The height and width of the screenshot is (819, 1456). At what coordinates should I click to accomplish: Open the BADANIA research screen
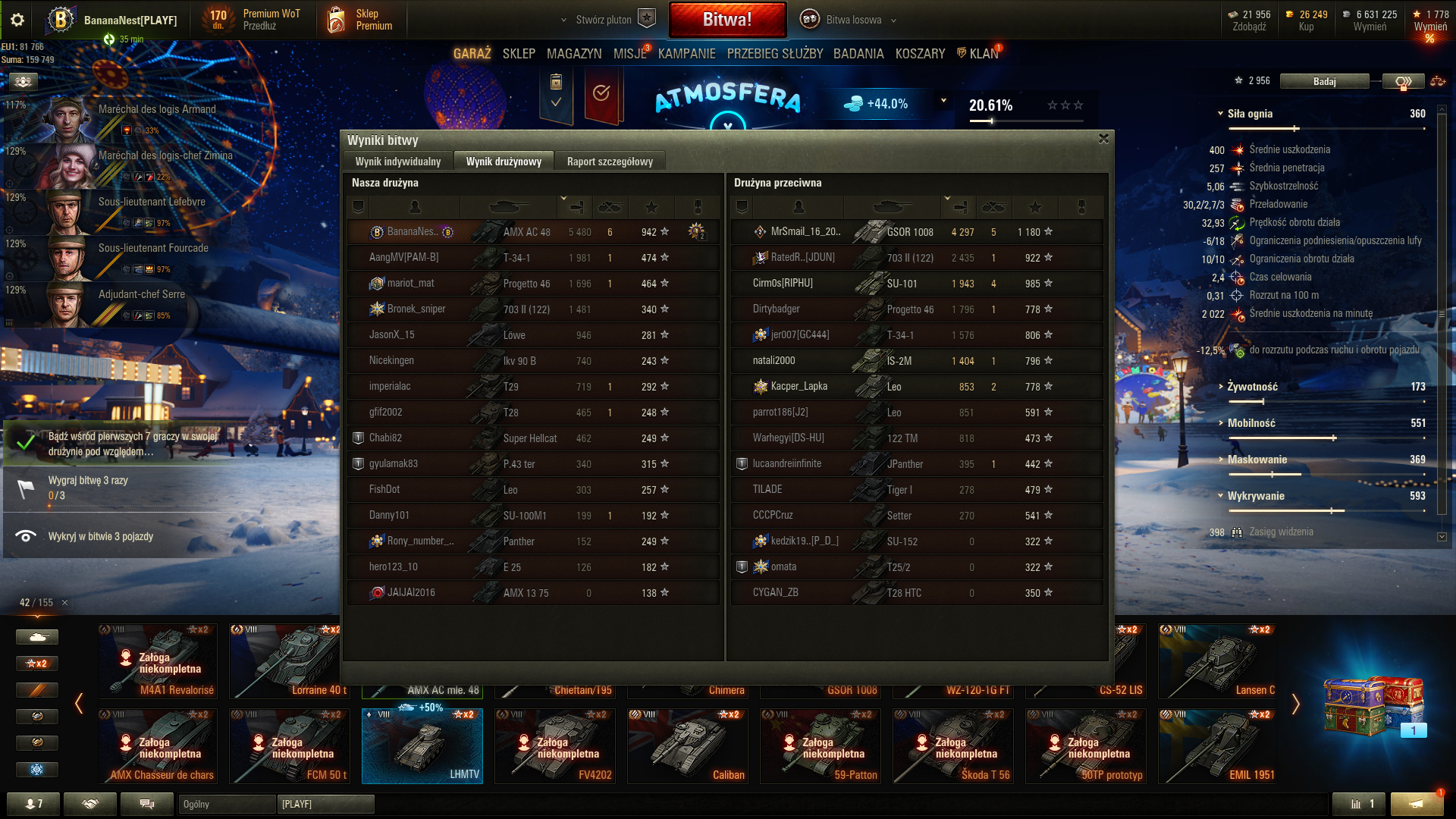point(858,54)
